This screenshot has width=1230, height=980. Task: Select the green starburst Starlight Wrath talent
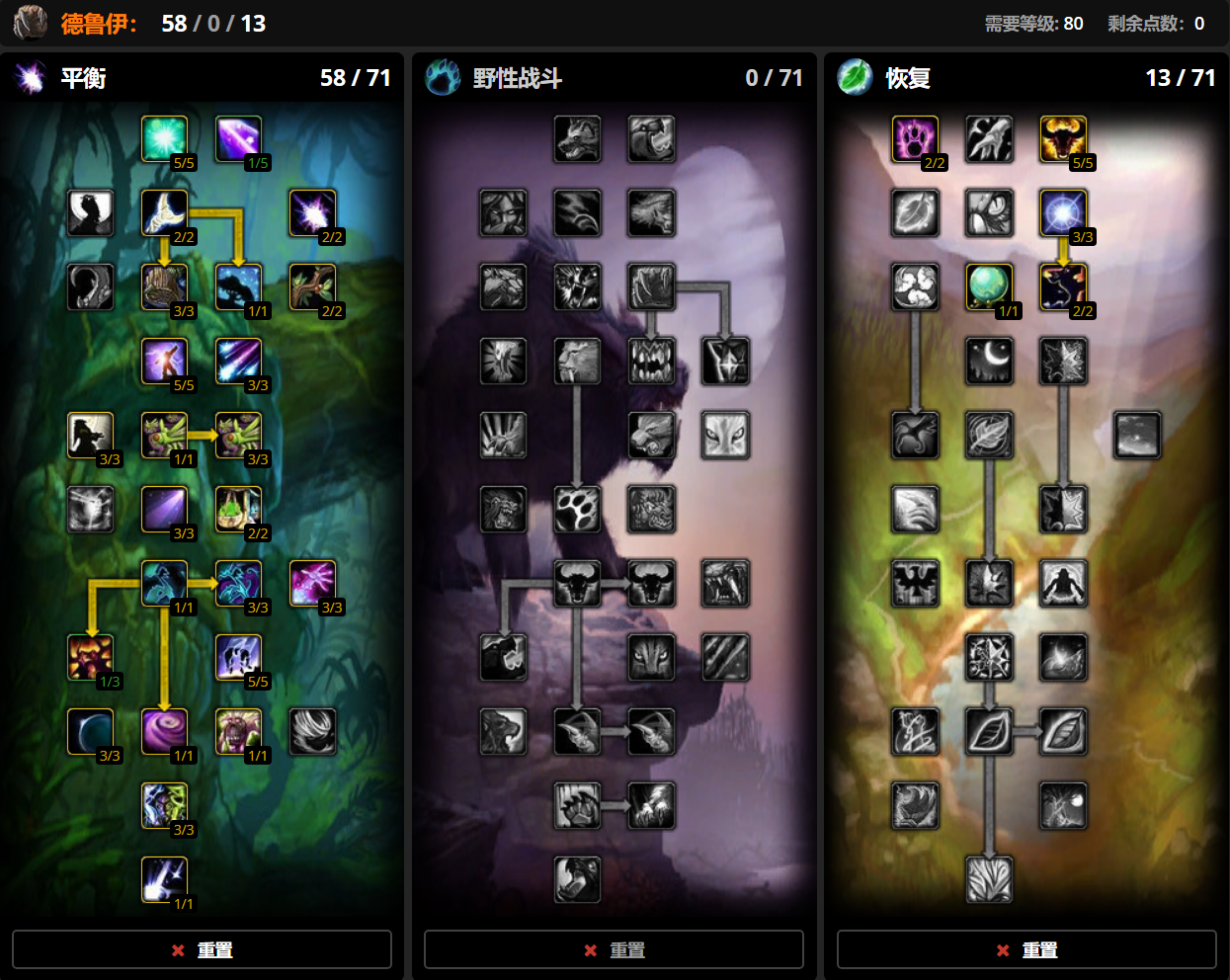click(x=164, y=139)
